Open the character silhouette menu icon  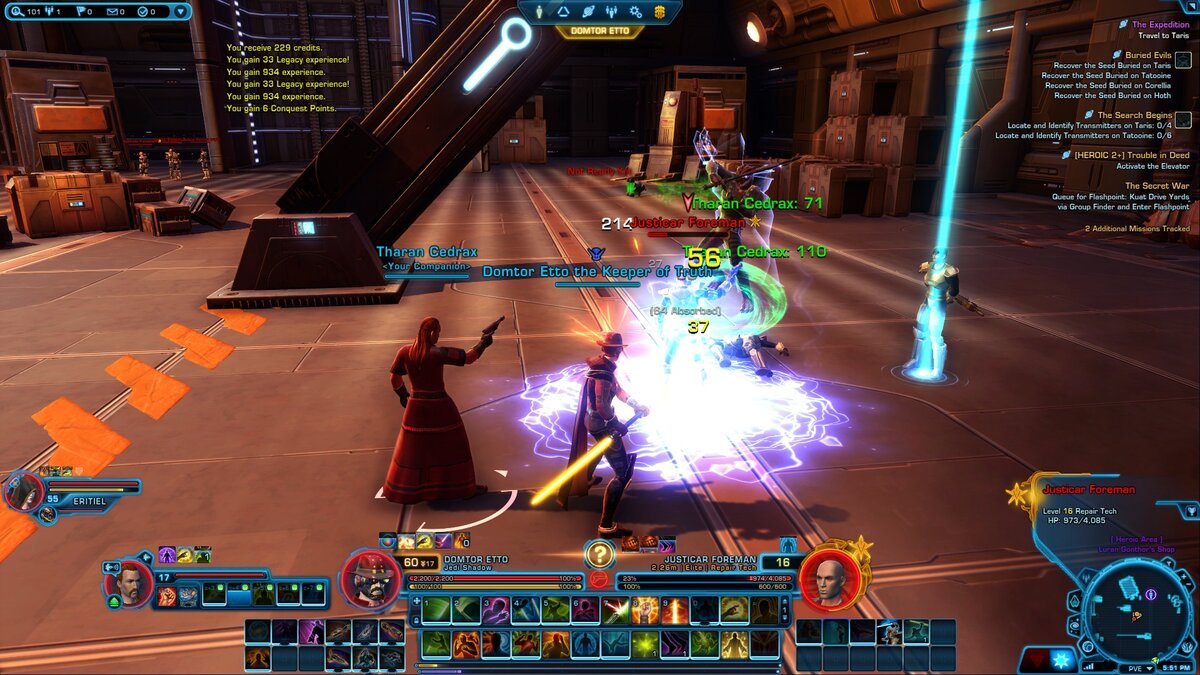[539, 12]
